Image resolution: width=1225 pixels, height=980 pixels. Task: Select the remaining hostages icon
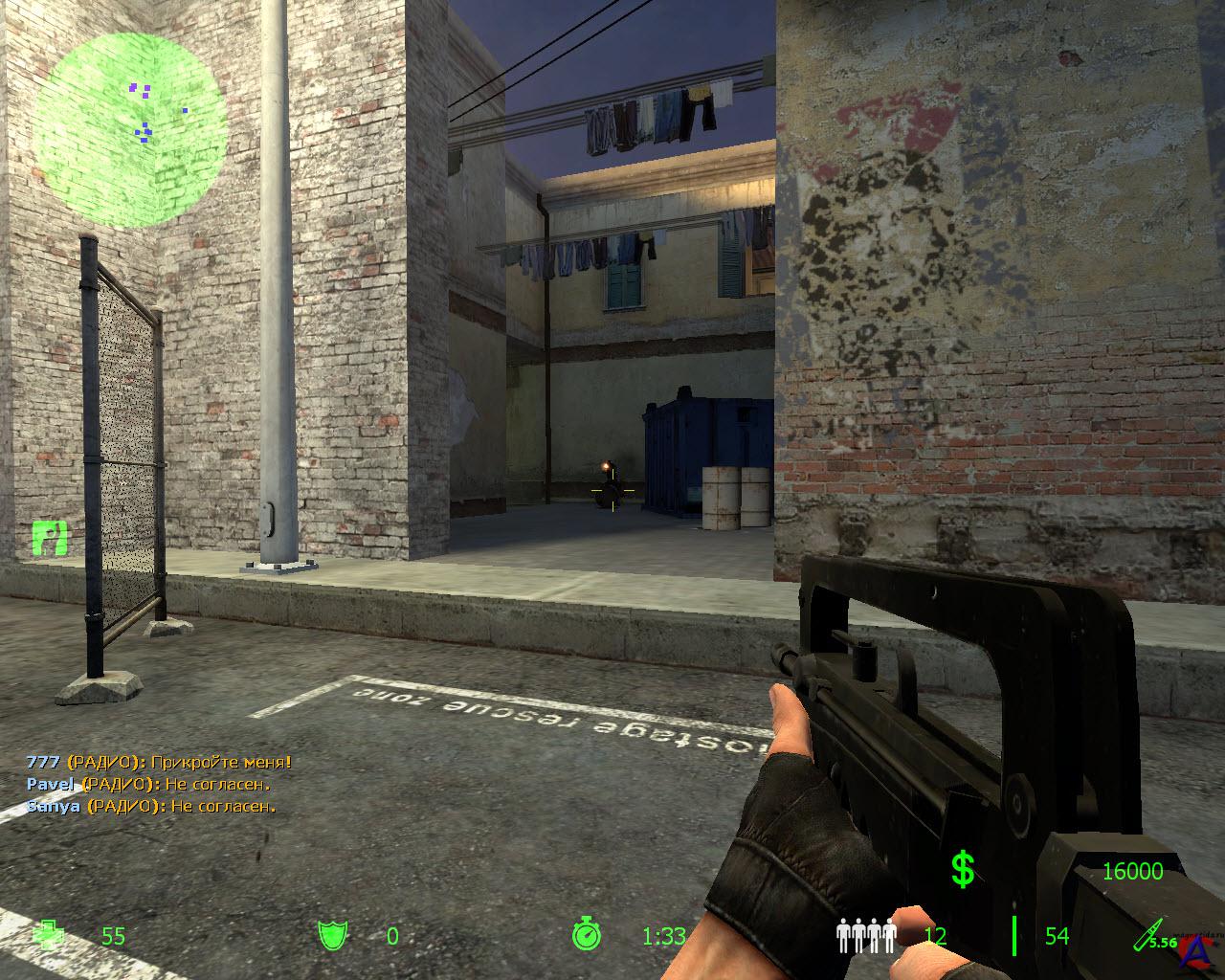click(x=866, y=935)
